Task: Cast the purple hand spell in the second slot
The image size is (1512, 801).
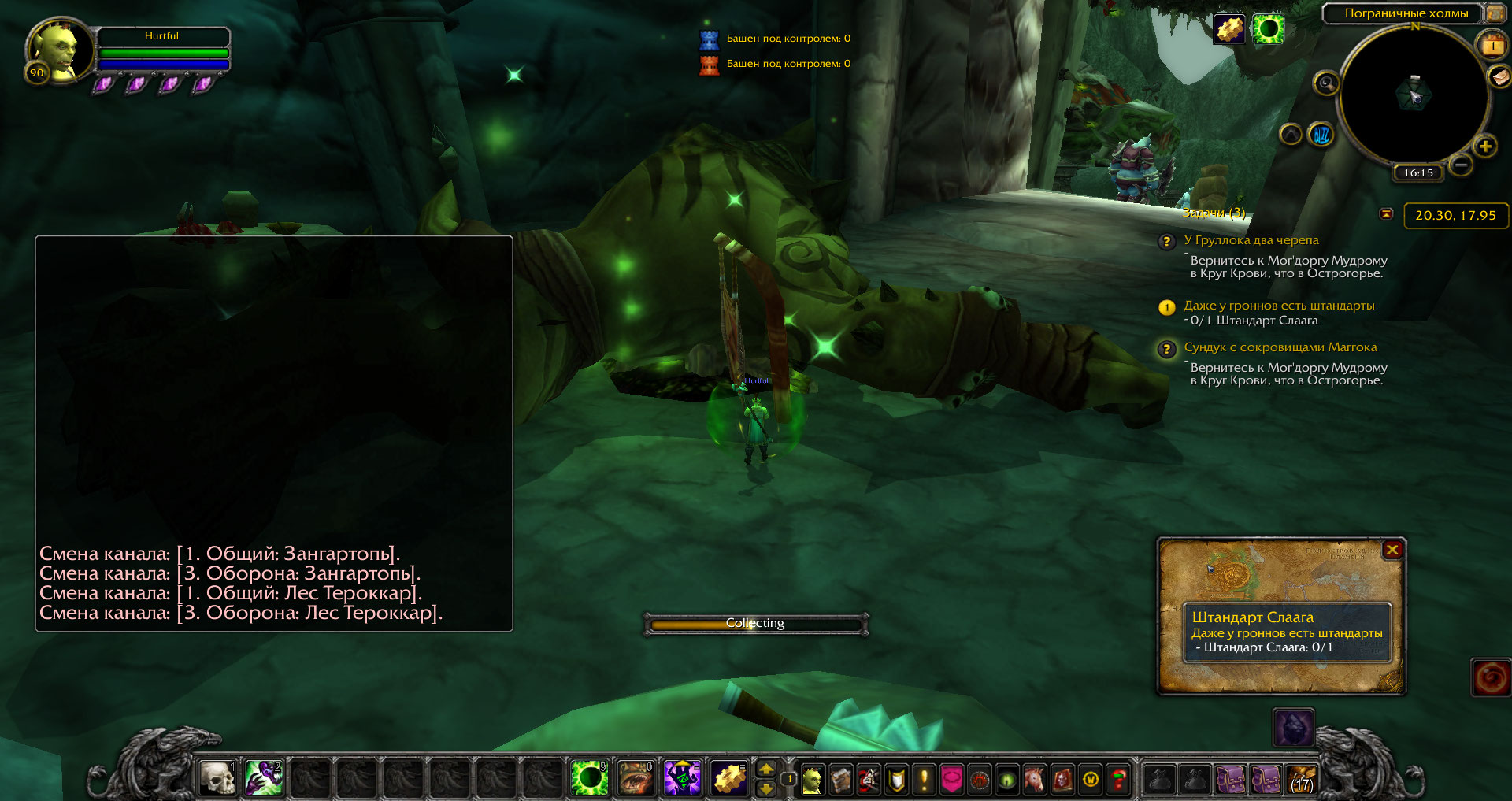Action: [264, 778]
